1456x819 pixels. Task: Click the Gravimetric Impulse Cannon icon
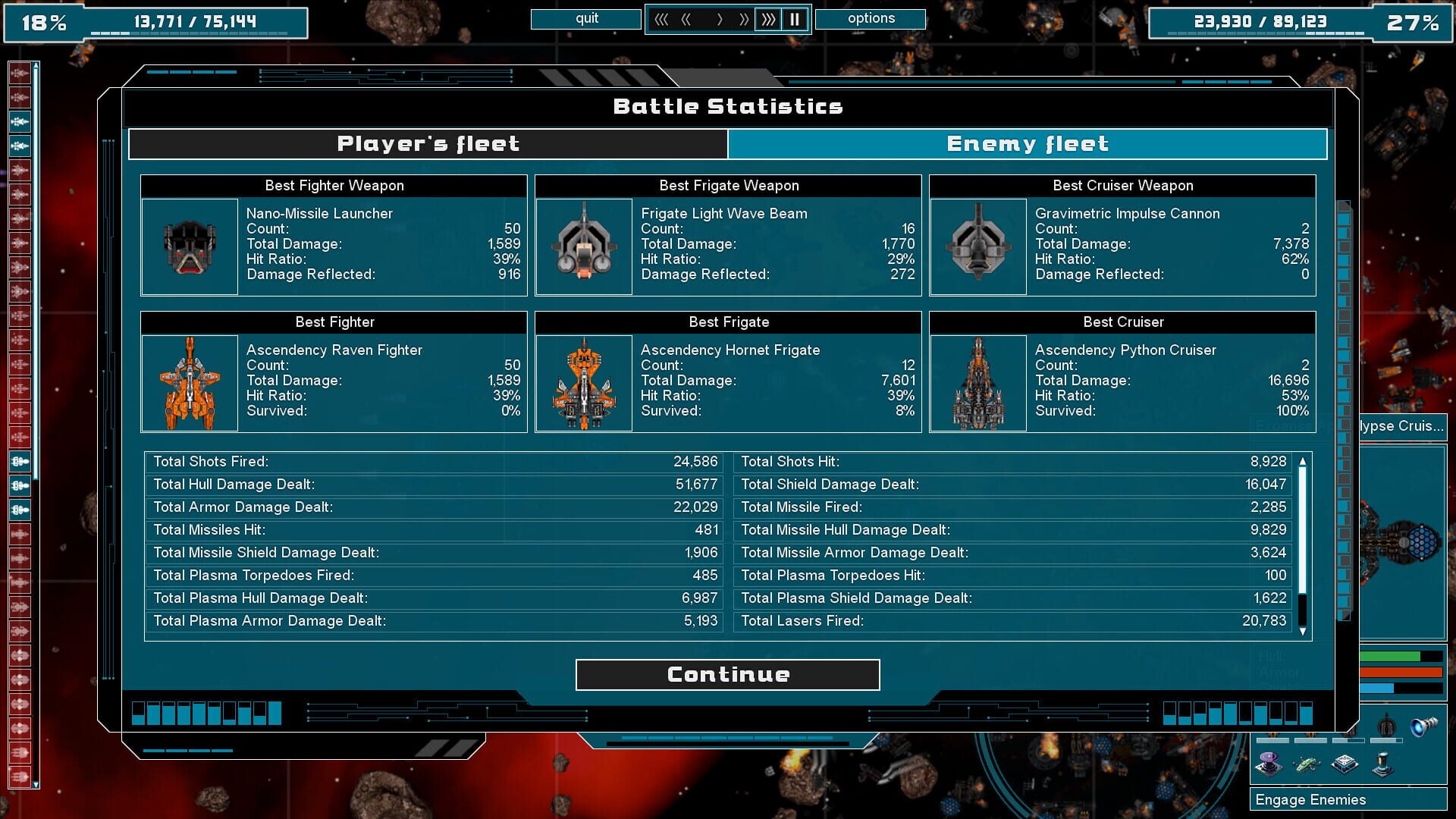pos(978,246)
